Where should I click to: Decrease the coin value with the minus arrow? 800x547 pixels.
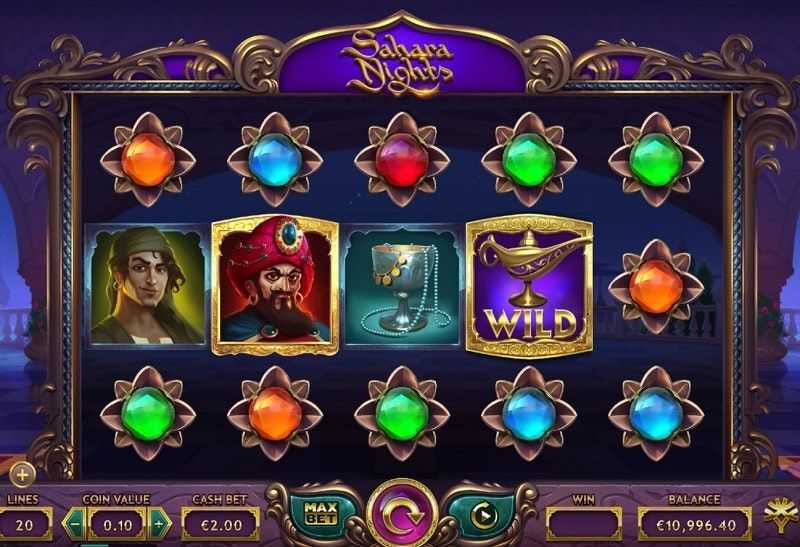click(75, 523)
